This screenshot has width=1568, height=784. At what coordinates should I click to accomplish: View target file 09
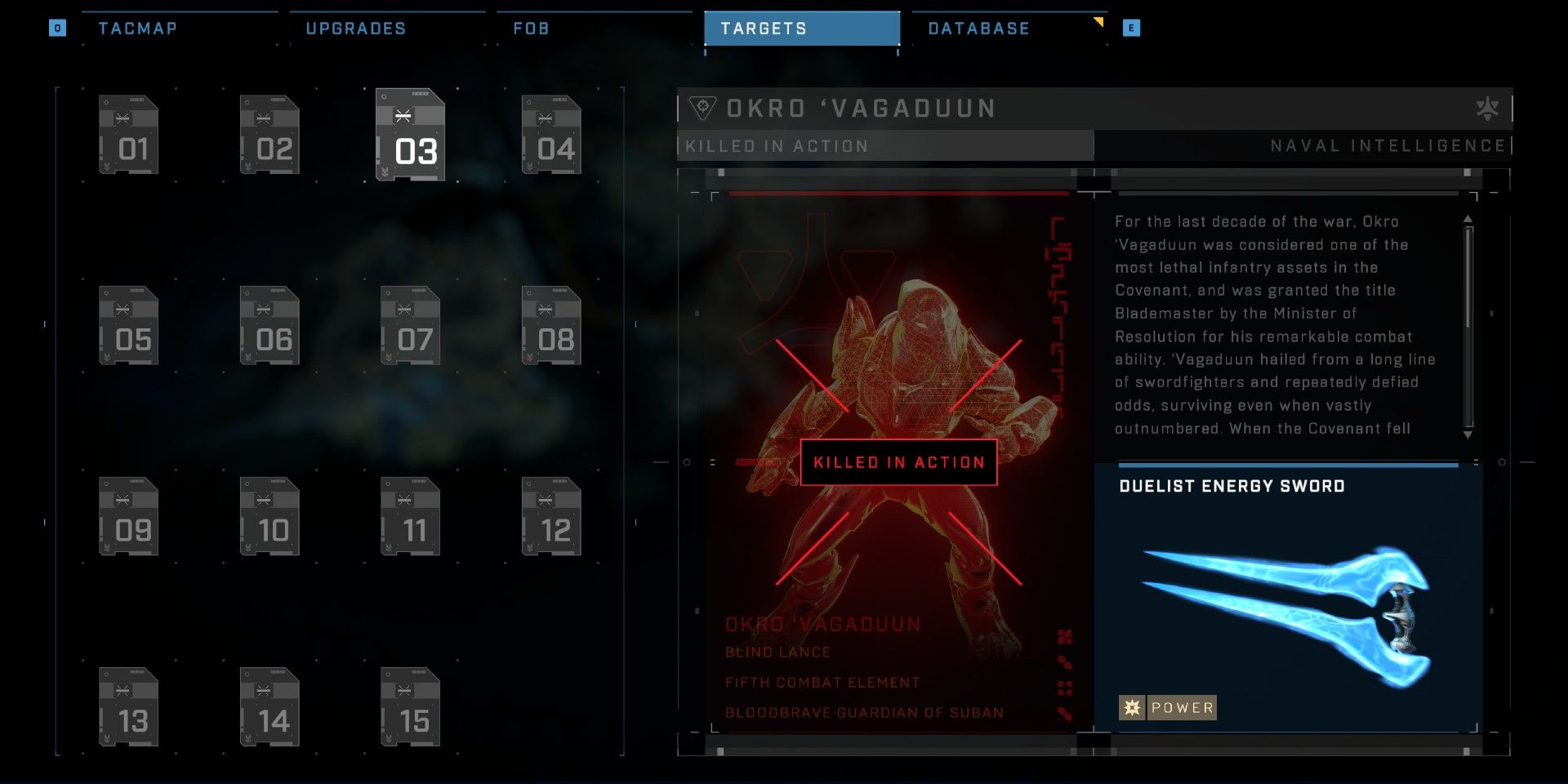128,516
